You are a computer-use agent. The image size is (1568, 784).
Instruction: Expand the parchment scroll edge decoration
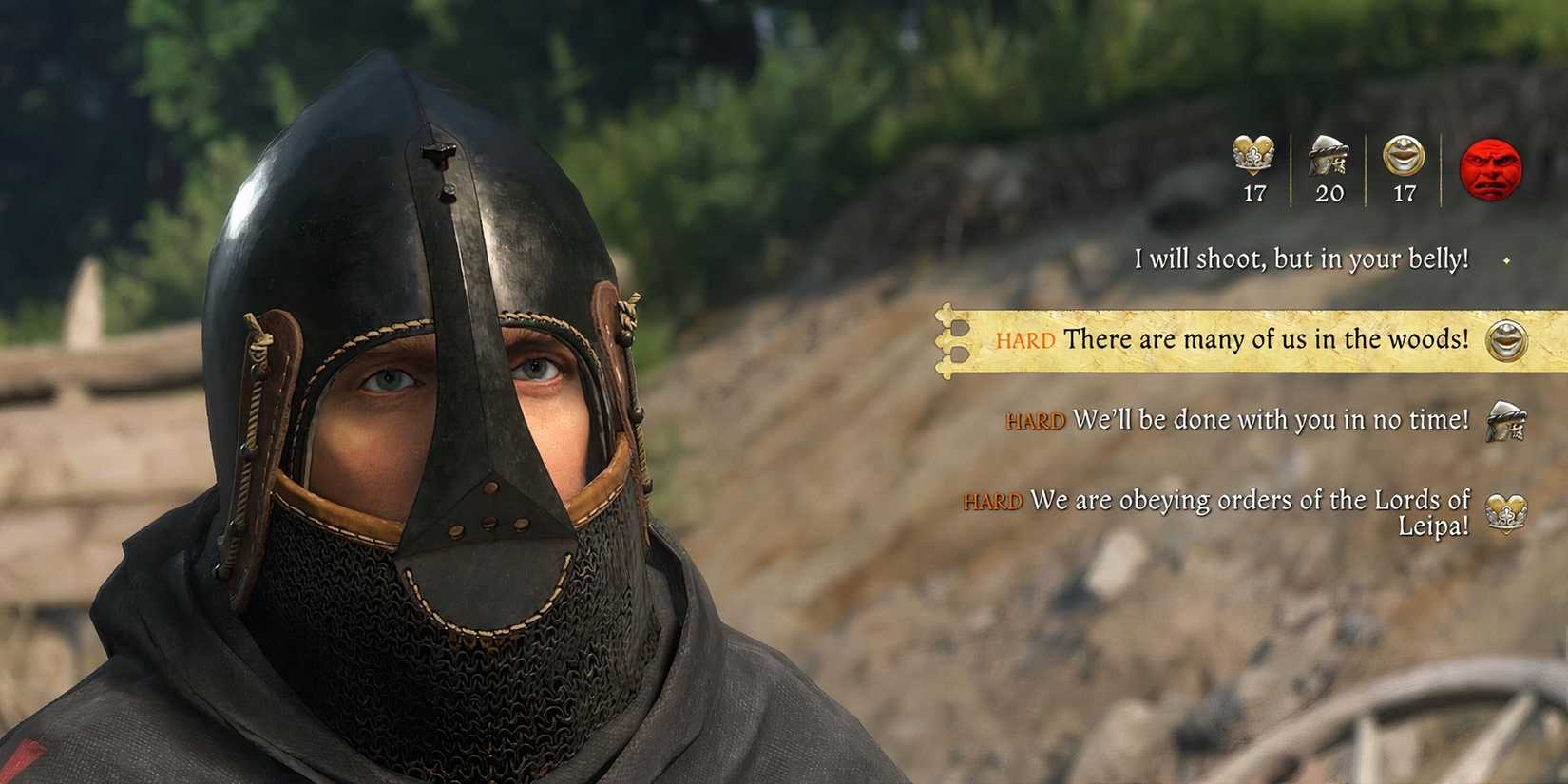tap(947, 339)
